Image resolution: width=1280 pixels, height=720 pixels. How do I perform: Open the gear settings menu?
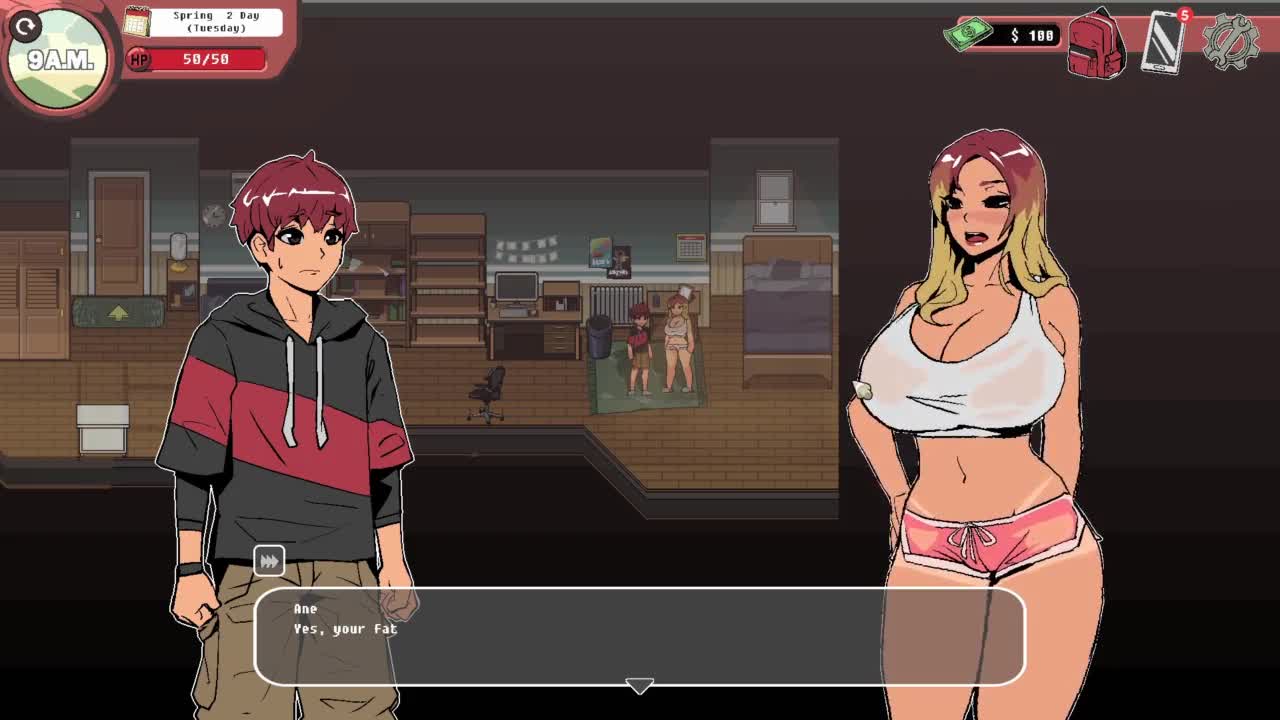point(1230,42)
